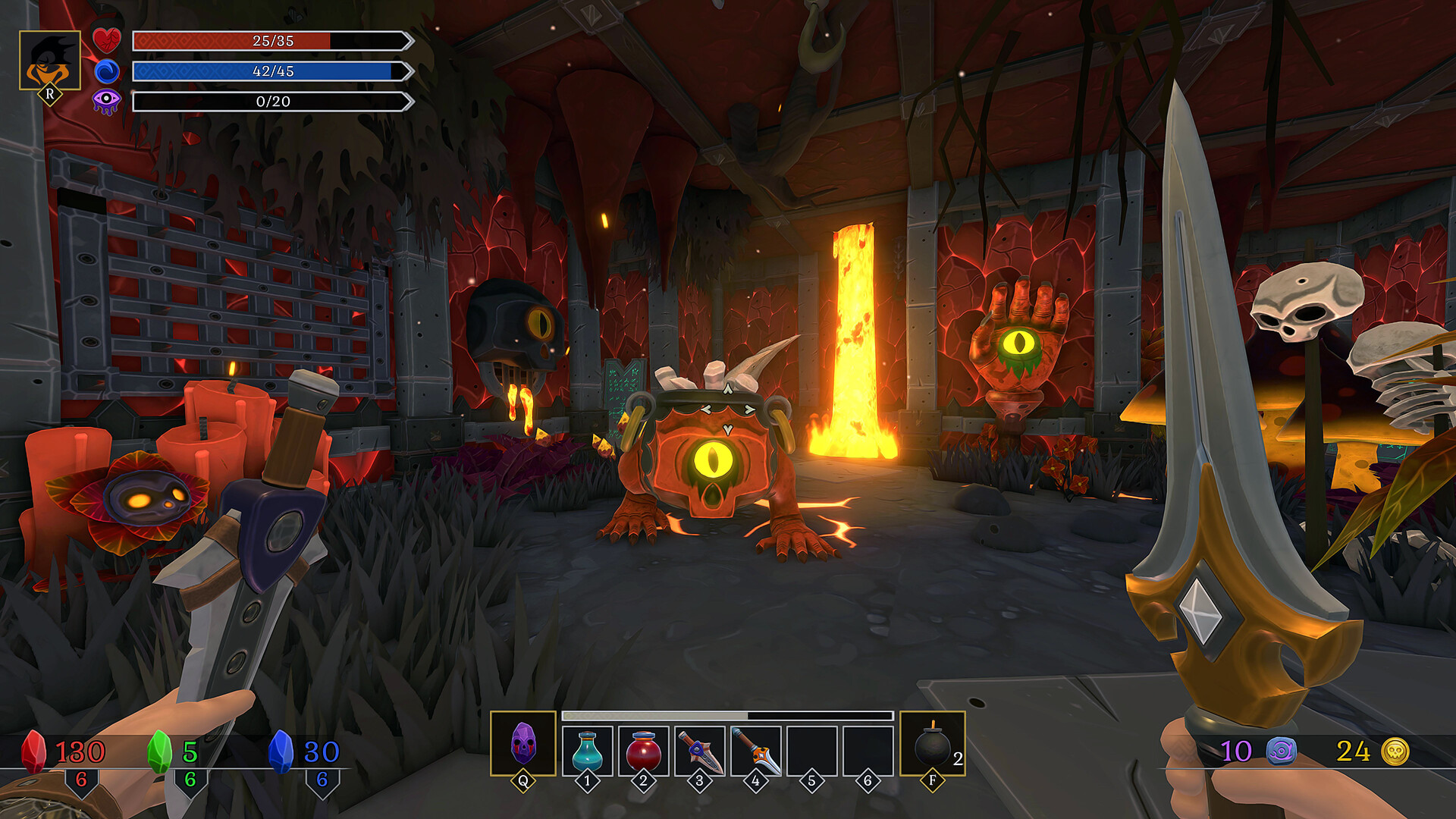Click the Q keybind badge under the mask slot
The width and height of the screenshot is (1456, 819).
click(522, 779)
